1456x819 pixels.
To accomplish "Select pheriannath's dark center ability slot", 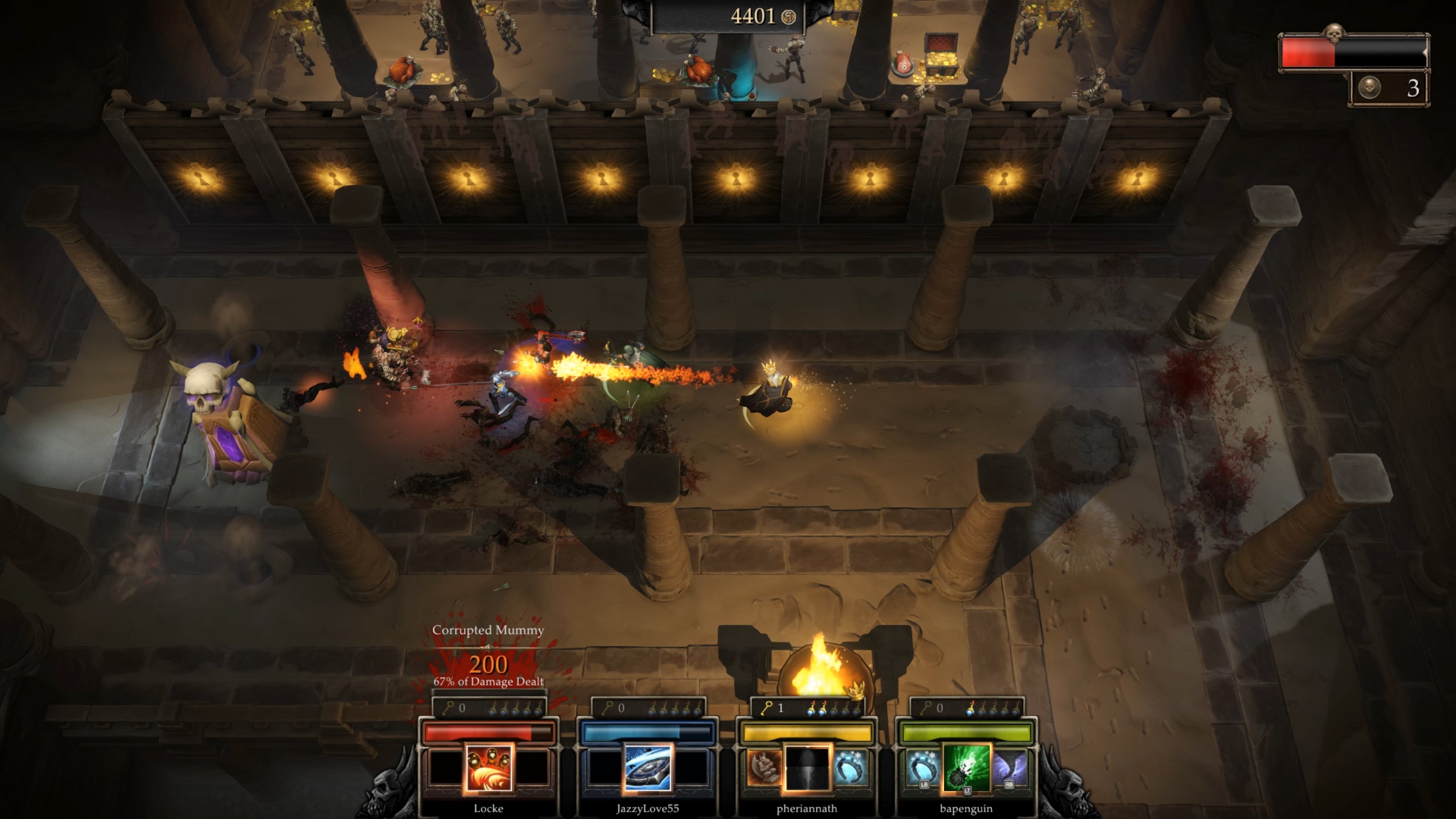I will click(807, 767).
